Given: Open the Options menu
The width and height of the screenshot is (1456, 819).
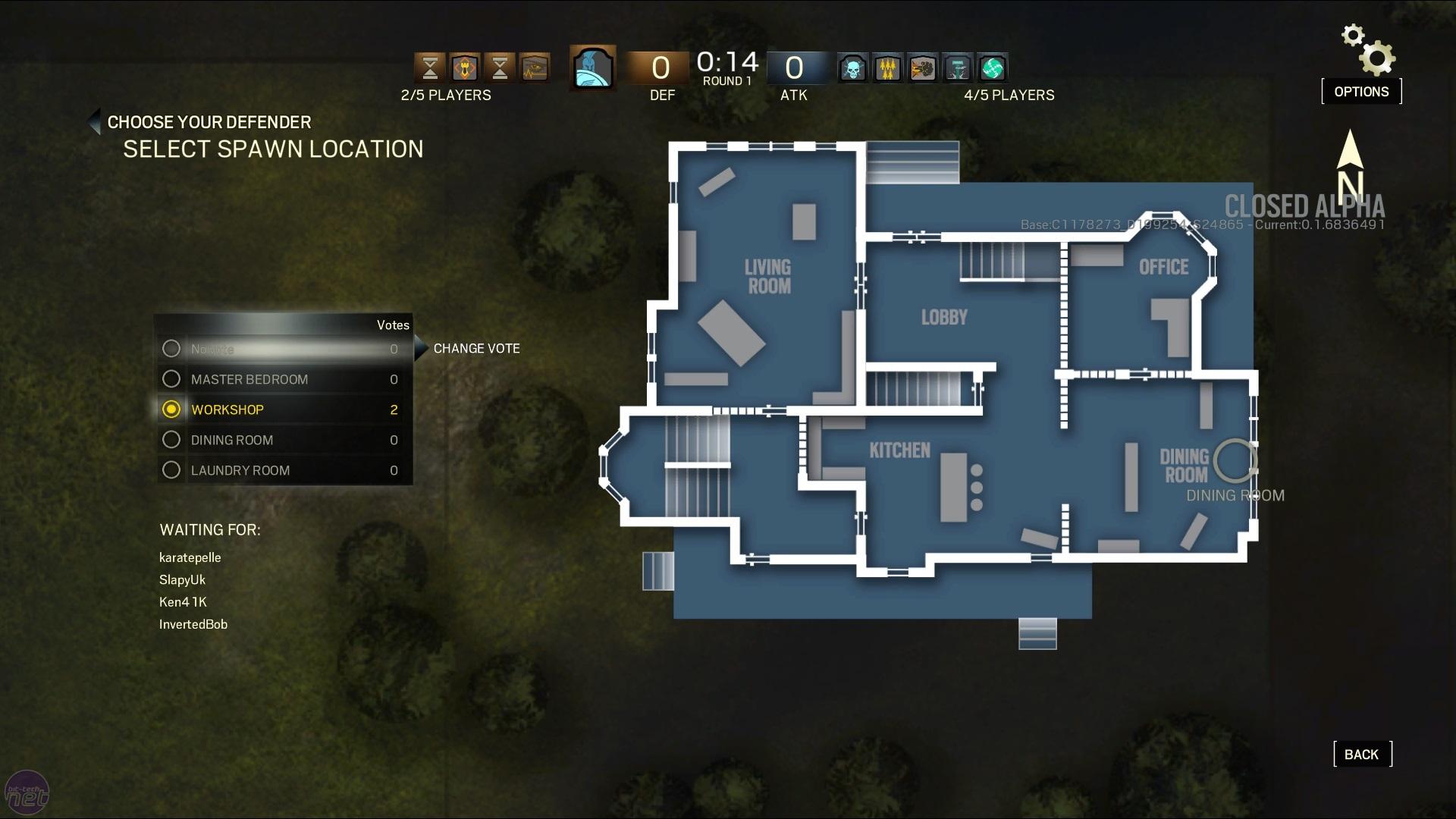Looking at the screenshot, I should pyautogui.click(x=1361, y=92).
